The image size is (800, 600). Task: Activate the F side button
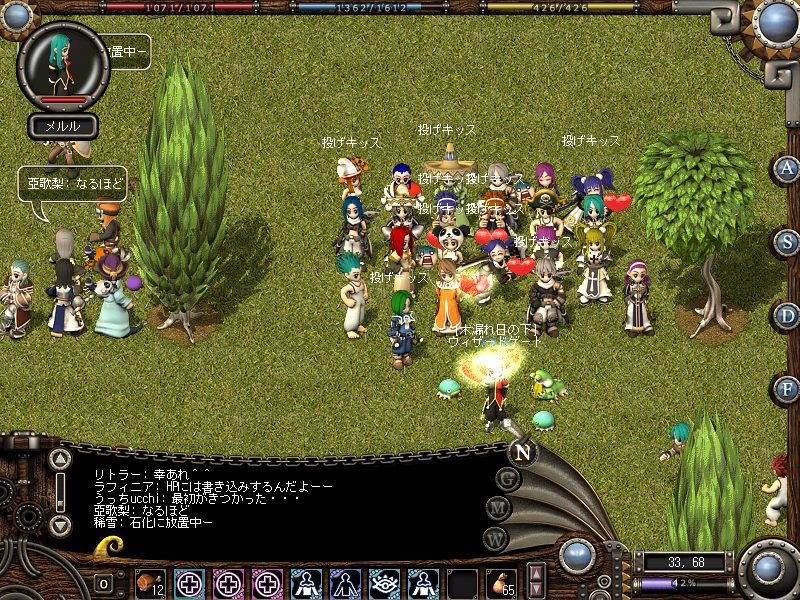(x=787, y=387)
